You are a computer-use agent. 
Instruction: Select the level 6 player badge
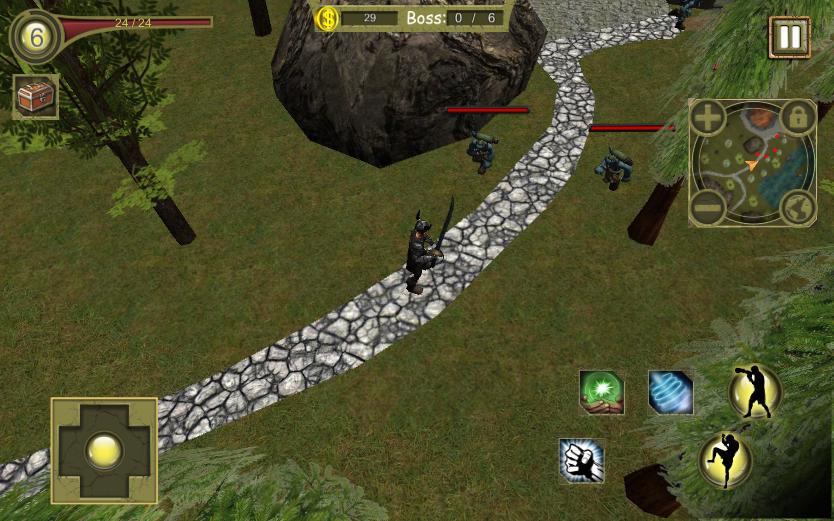(x=36, y=36)
